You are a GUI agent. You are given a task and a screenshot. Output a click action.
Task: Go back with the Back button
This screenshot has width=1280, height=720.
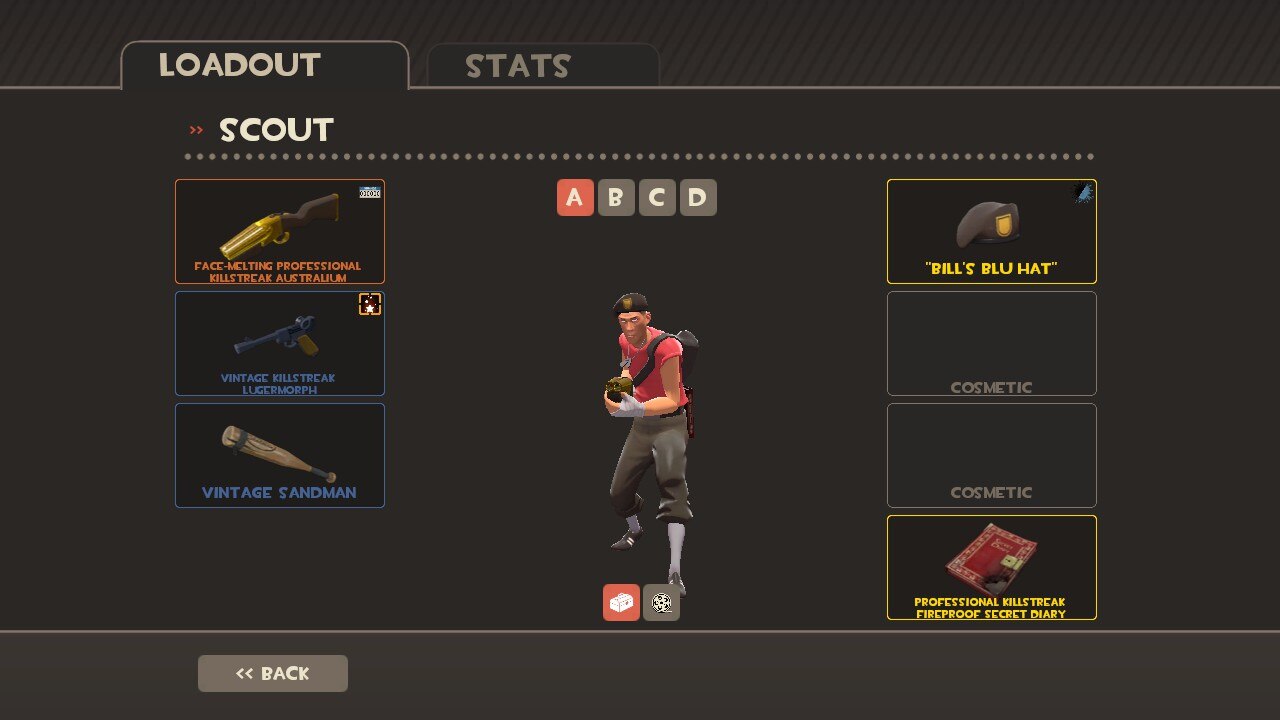(x=273, y=673)
